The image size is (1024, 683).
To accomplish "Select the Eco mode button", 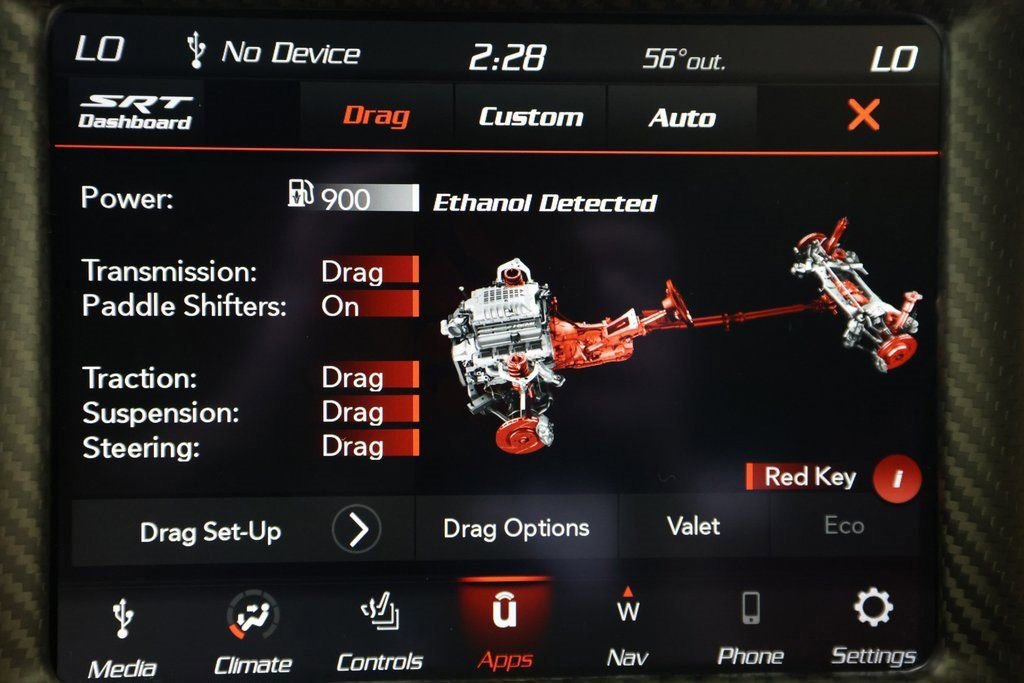I will pyautogui.click(x=844, y=526).
